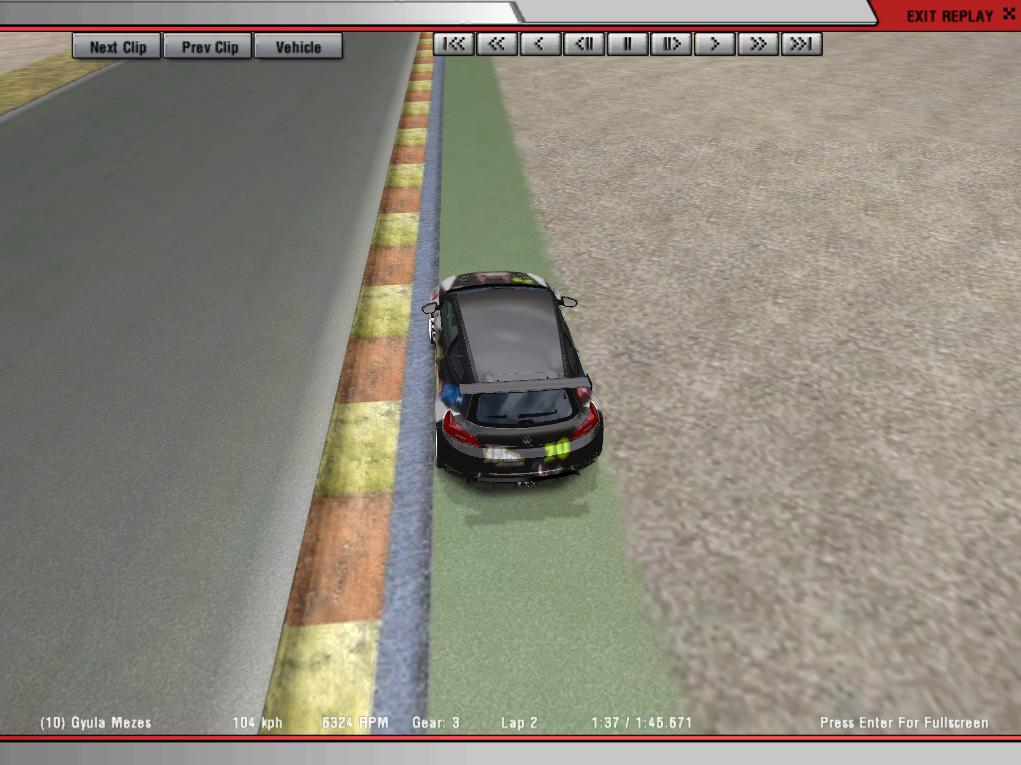Skip to the replay end
This screenshot has width=1021, height=765.
point(802,44)
